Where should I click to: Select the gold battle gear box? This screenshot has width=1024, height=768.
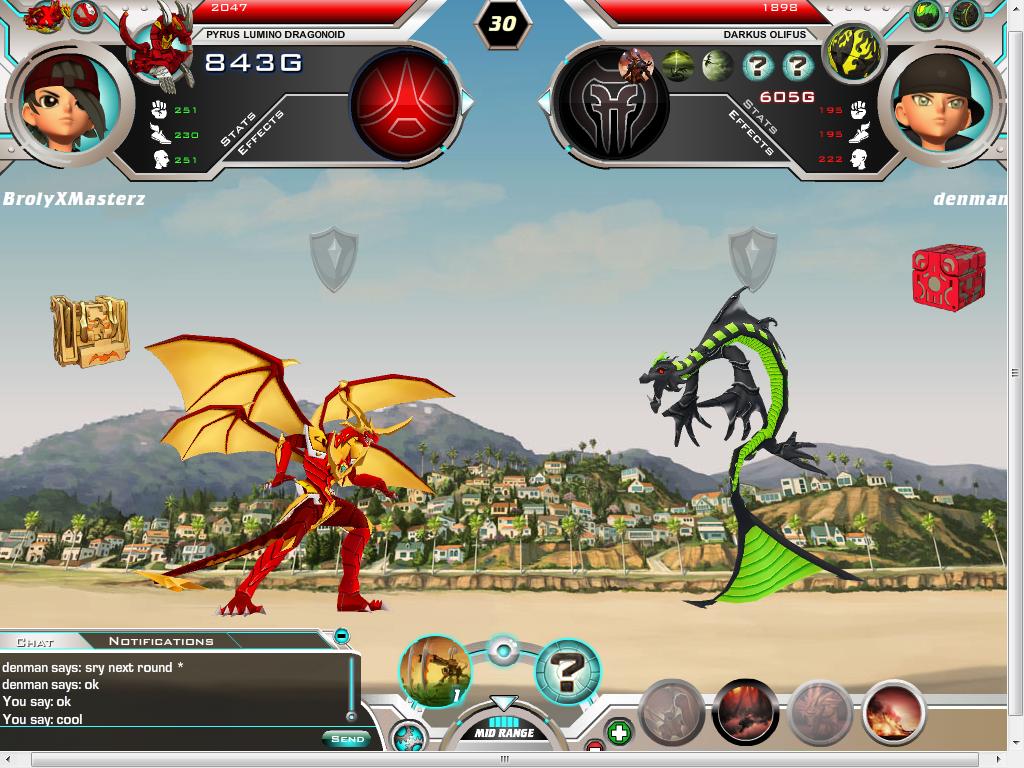(90, 330)
